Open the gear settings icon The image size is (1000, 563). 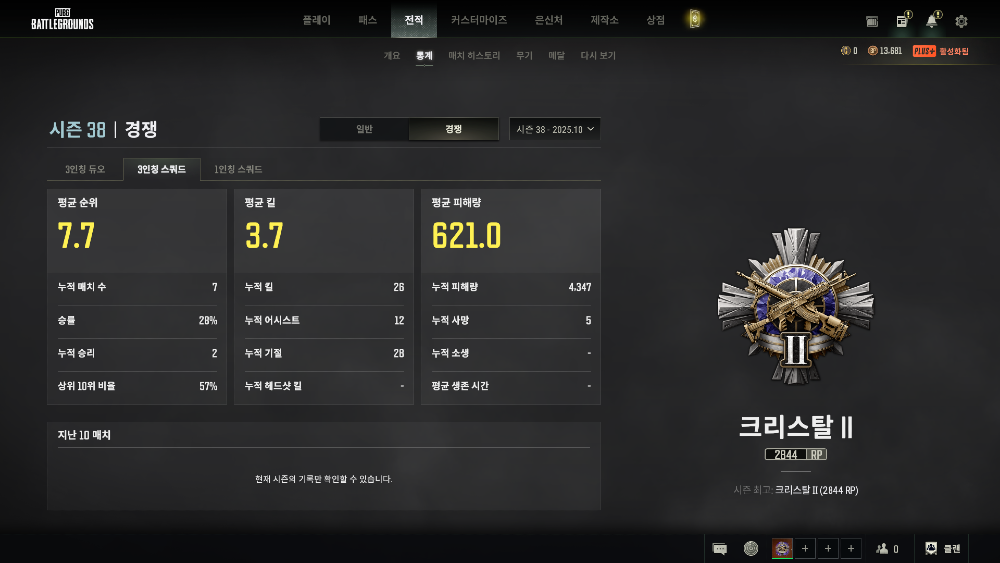click(x=961, y=21)
